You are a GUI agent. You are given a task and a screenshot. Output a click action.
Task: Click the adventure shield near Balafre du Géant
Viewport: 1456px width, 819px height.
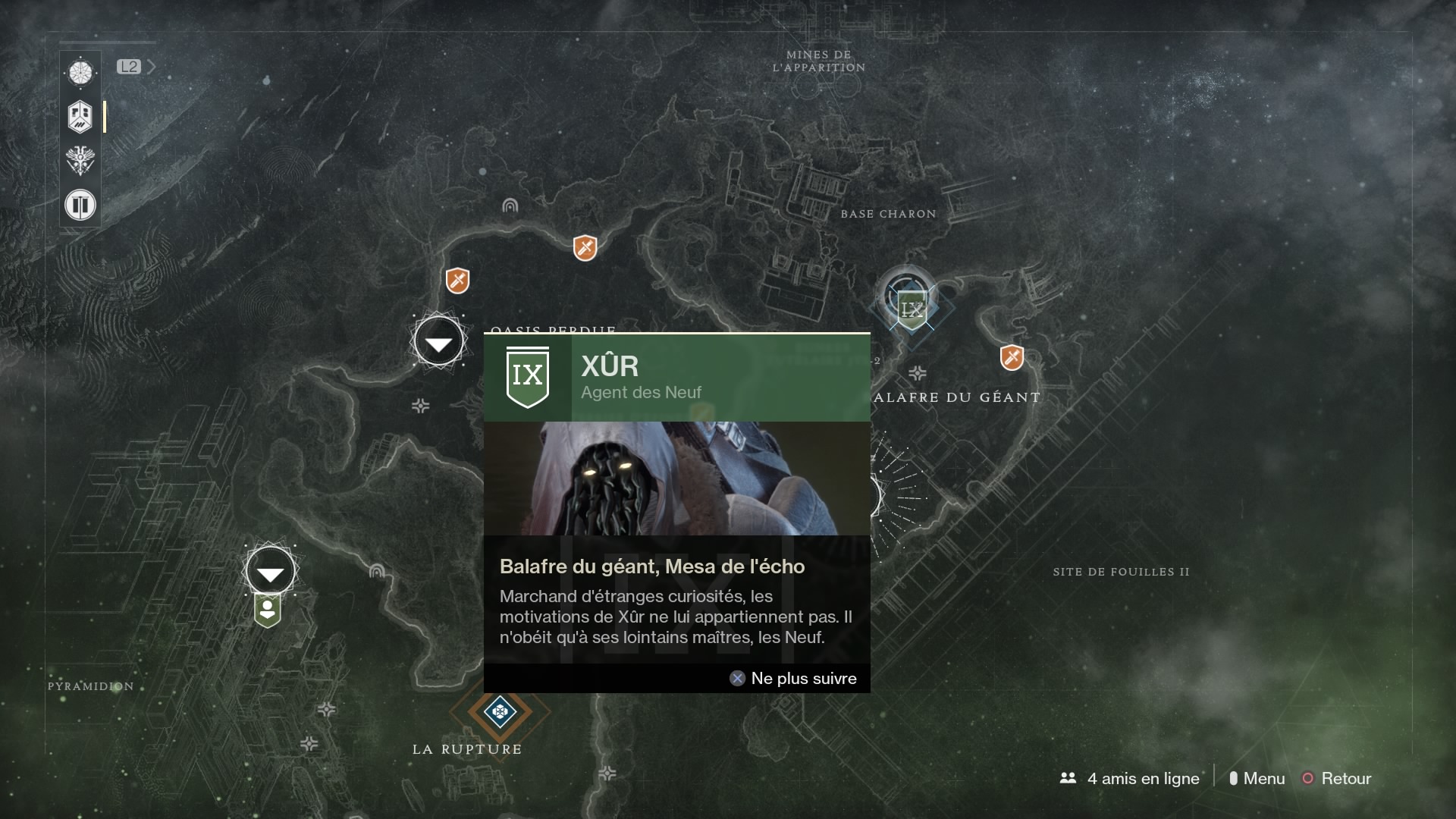point(1012,357)
